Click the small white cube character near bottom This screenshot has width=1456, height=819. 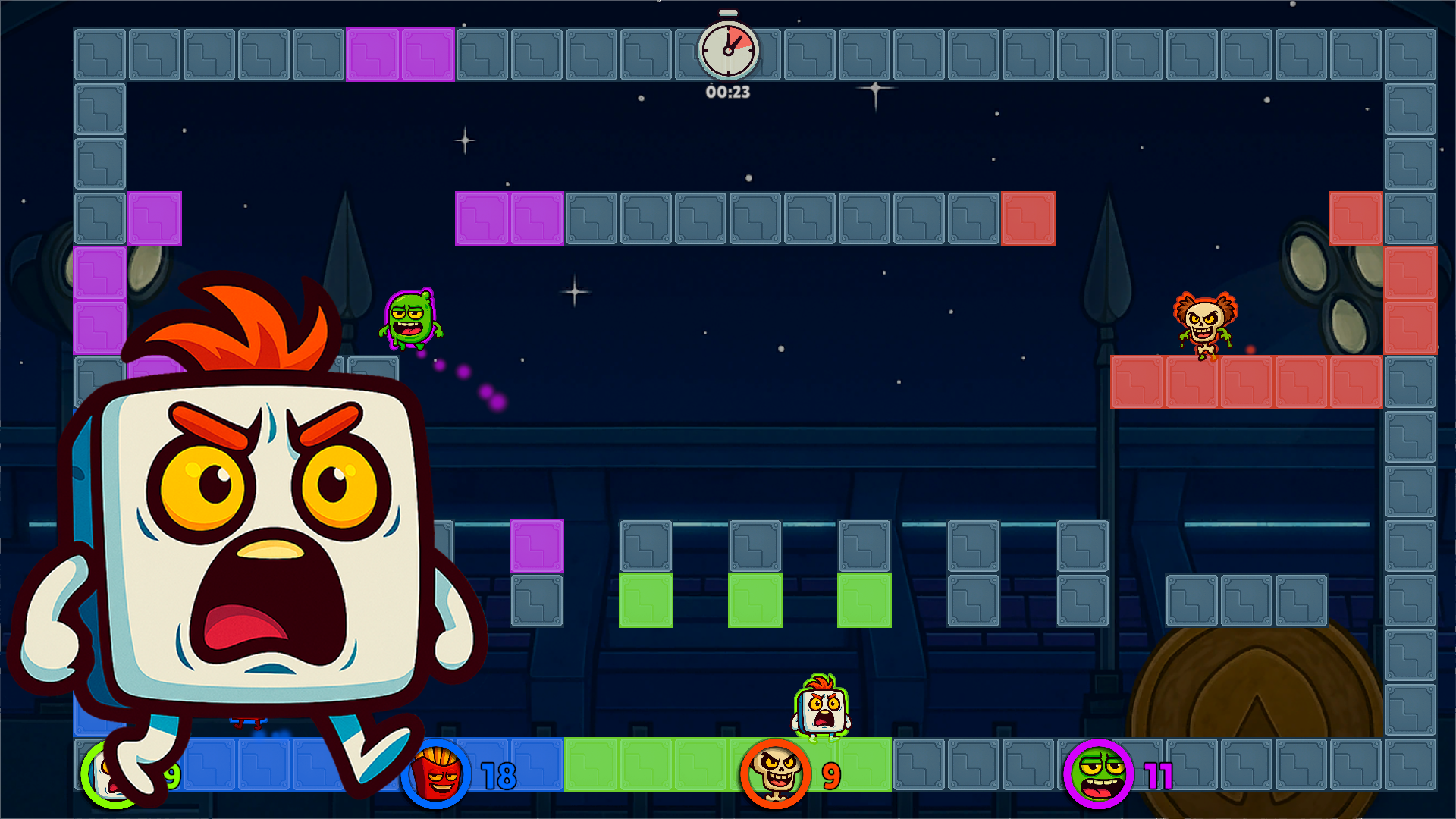[819, 711]
